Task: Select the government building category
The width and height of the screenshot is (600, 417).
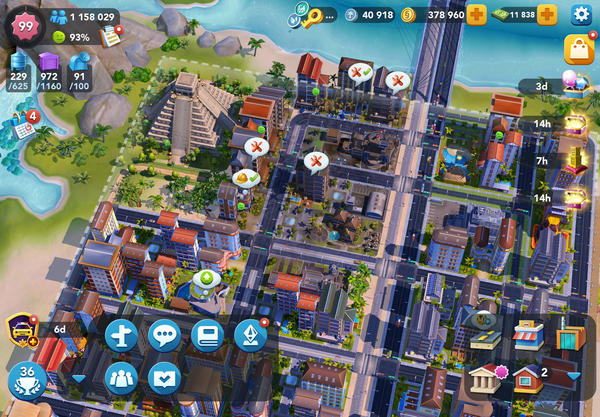Action: 486,378
